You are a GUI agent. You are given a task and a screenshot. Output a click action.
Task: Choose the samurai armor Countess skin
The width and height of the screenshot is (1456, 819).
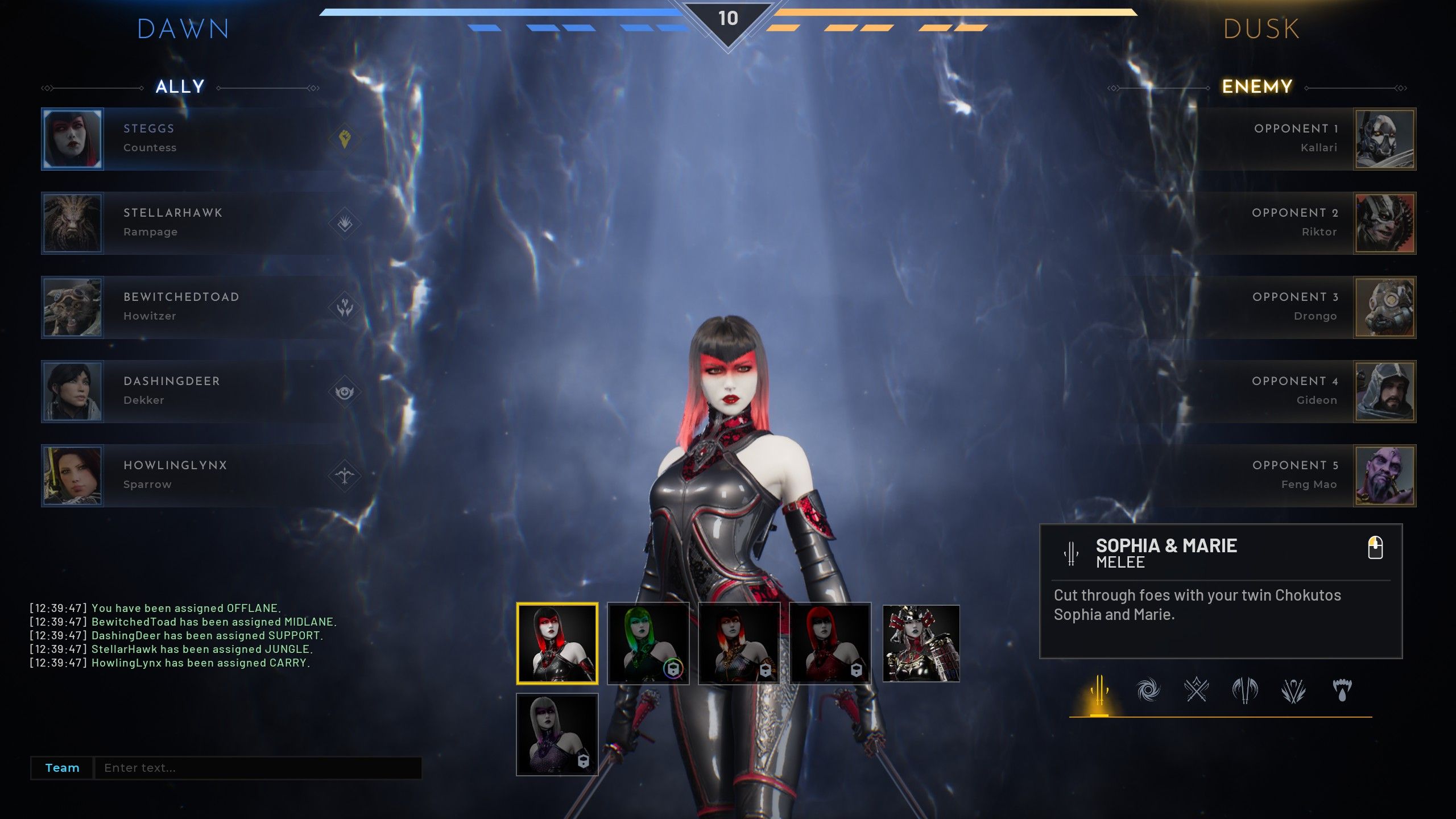coord(921,643)
